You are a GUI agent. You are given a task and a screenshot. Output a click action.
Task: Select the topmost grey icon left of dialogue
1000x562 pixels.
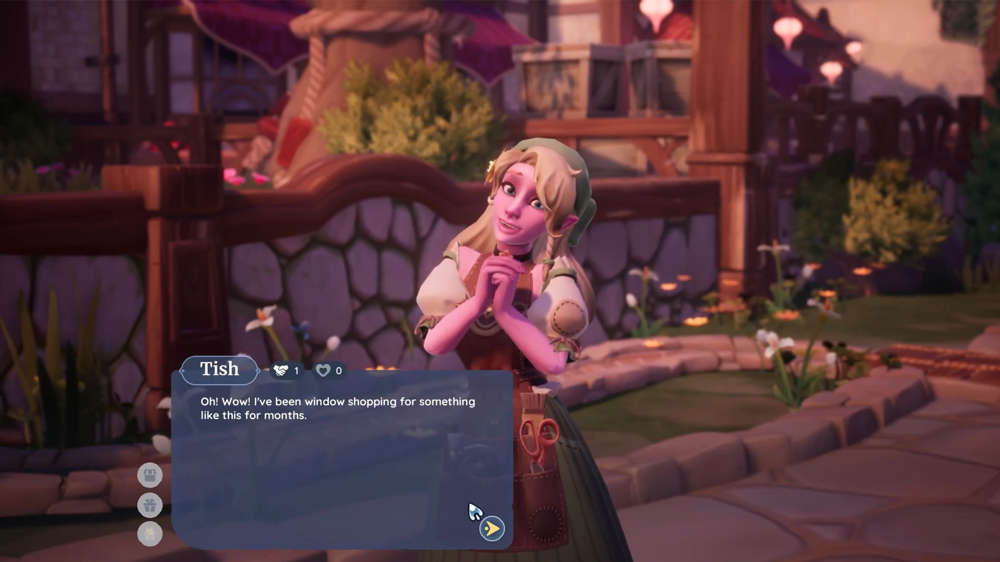pyautogui.click(x=150, y=475)
